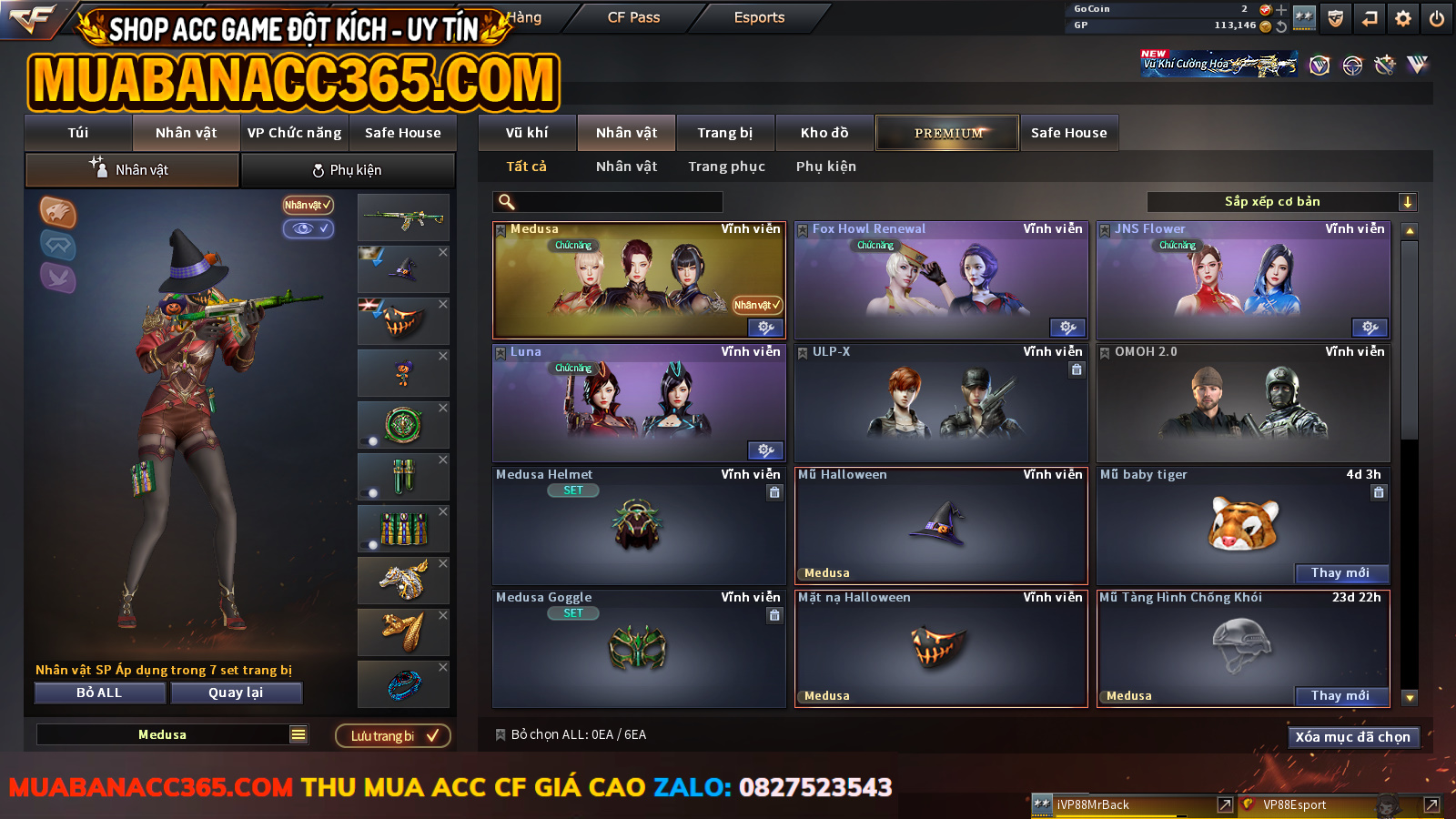The image size is (1456, 819).
Task: Choose the JNS Flower character card
Action: (x=1243, y=280)
